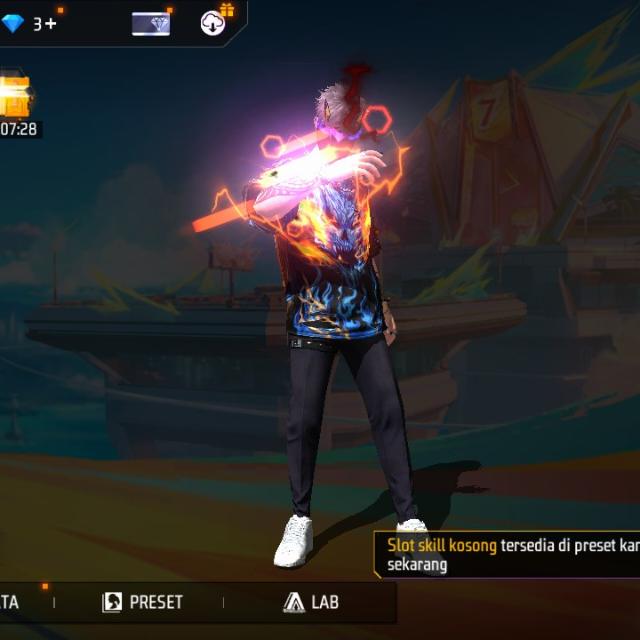Open the cloud download center icon

click(213, 23)
